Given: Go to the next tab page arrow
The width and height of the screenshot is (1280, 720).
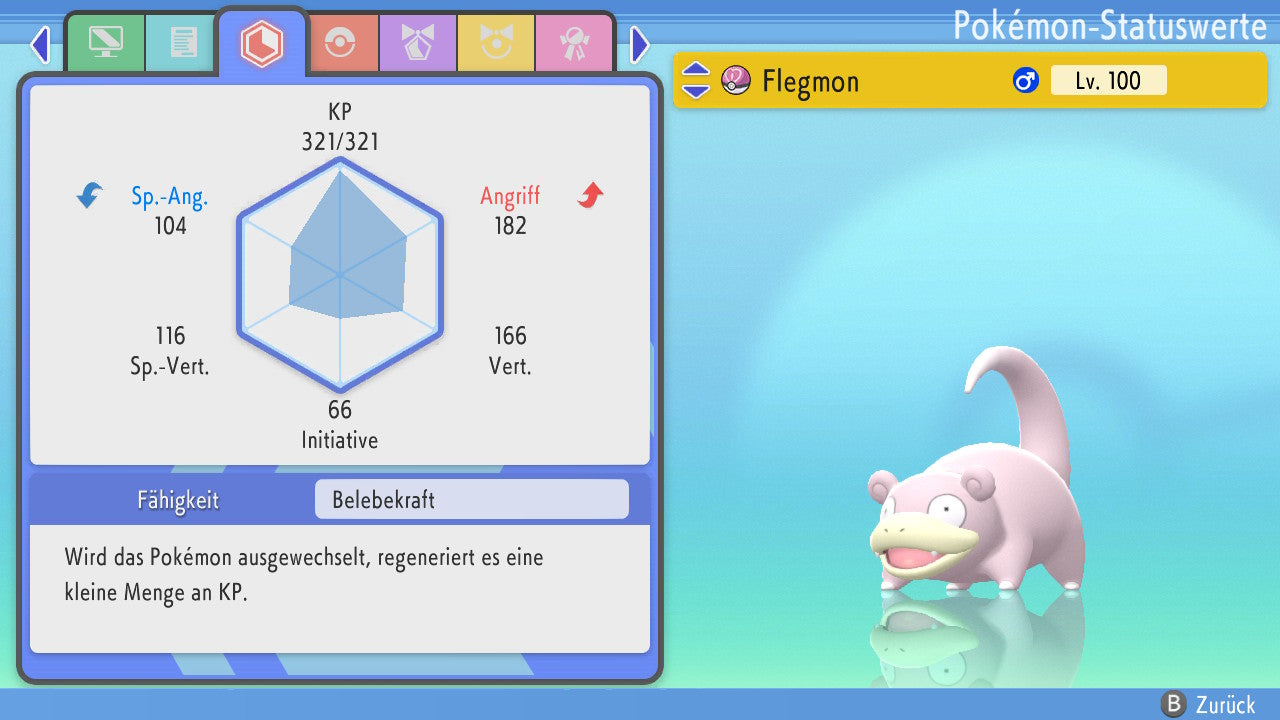Looking at the screenshot, I should pyautogui.click(x=640, y=44).
